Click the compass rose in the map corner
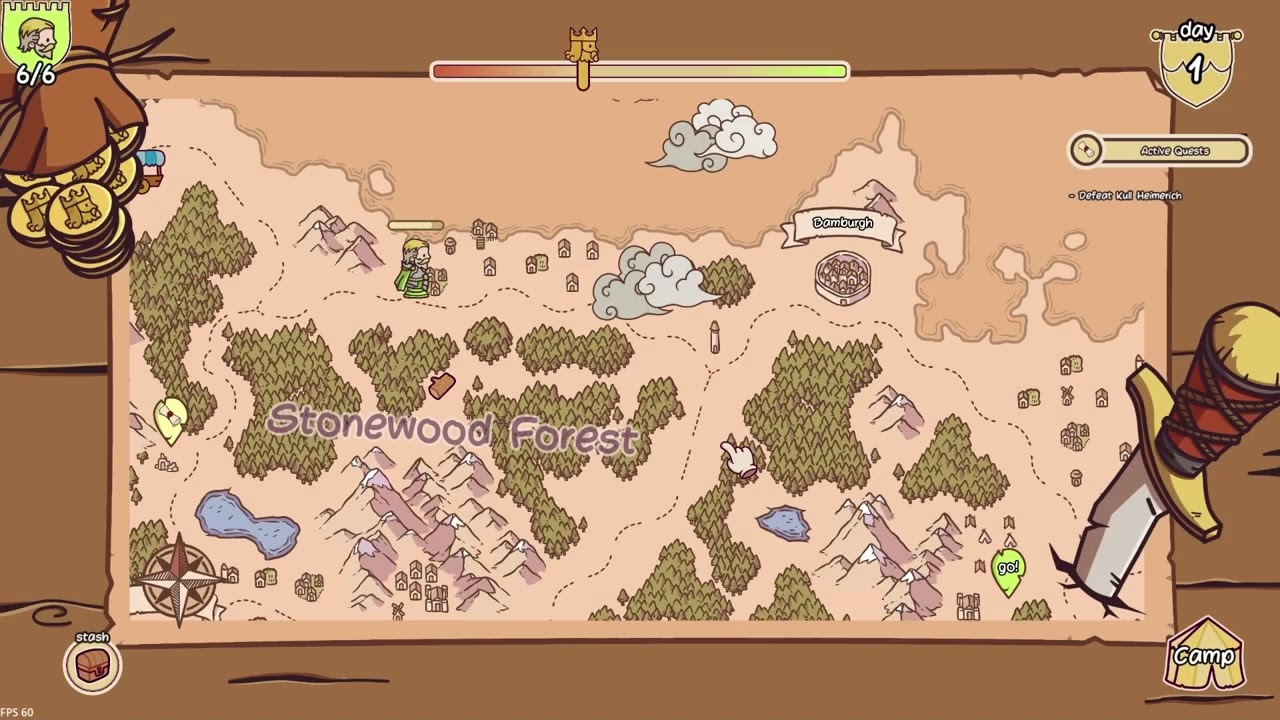Image resolution: width=1280 pixels, height=720 pixels. 181,580
